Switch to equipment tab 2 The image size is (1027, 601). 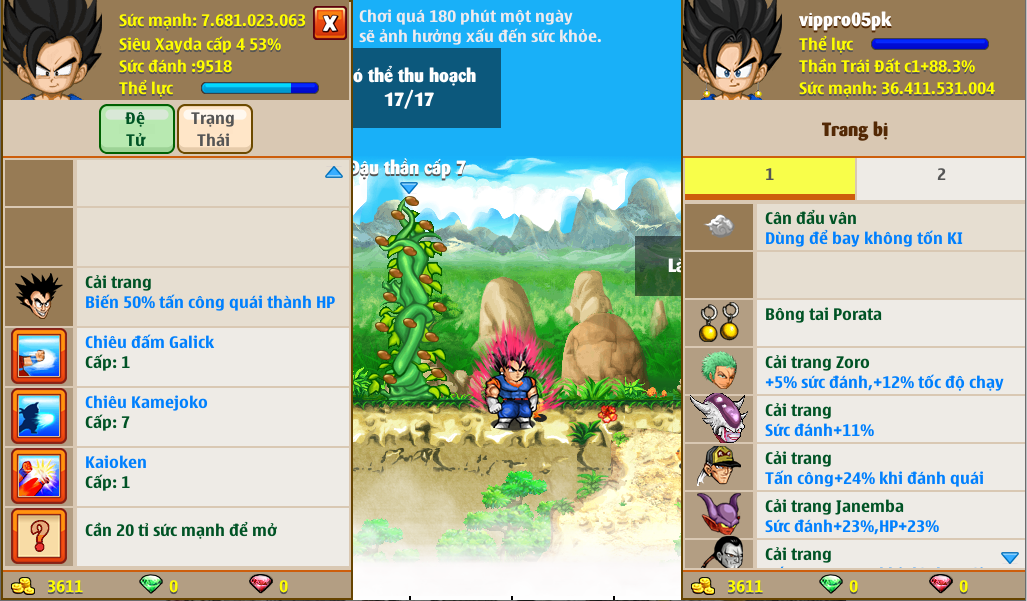[x=940, y=176]
